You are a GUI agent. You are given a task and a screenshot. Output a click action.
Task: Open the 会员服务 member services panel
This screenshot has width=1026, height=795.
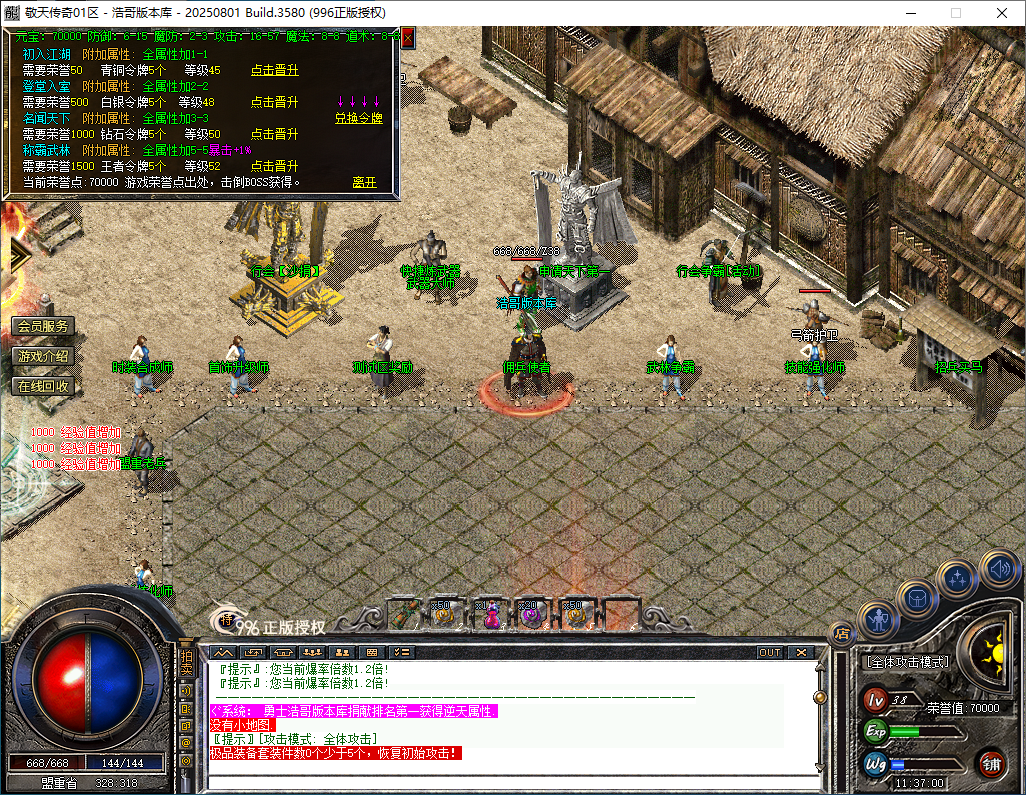[43, 327]
